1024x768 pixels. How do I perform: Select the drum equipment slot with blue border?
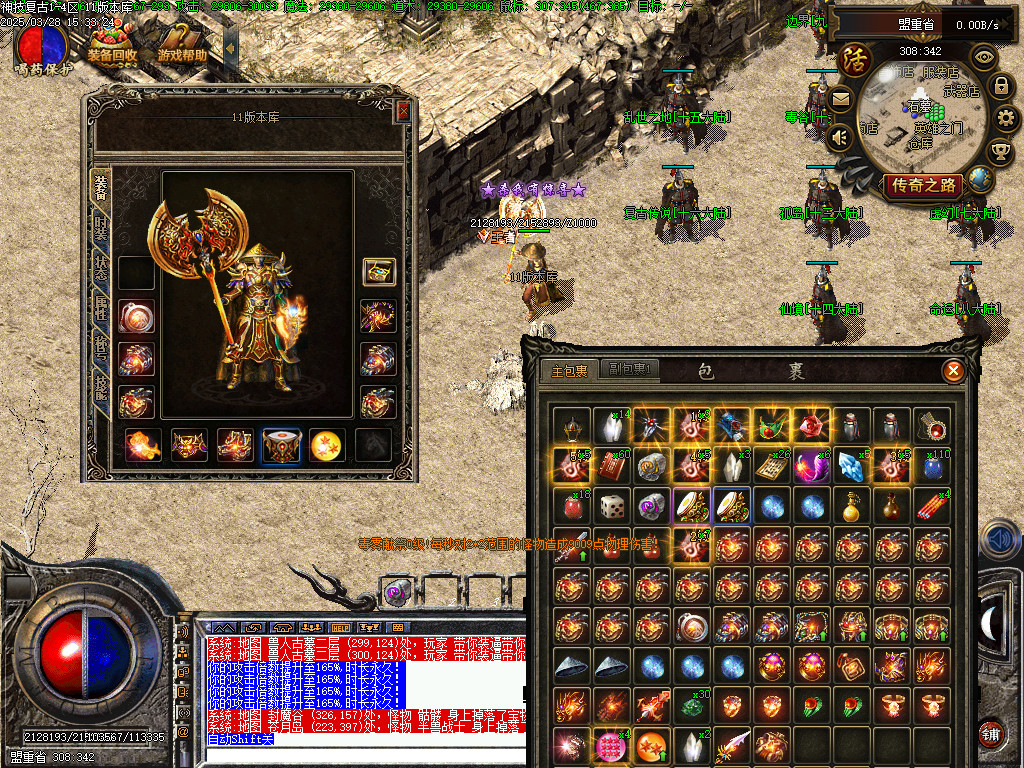281,446
